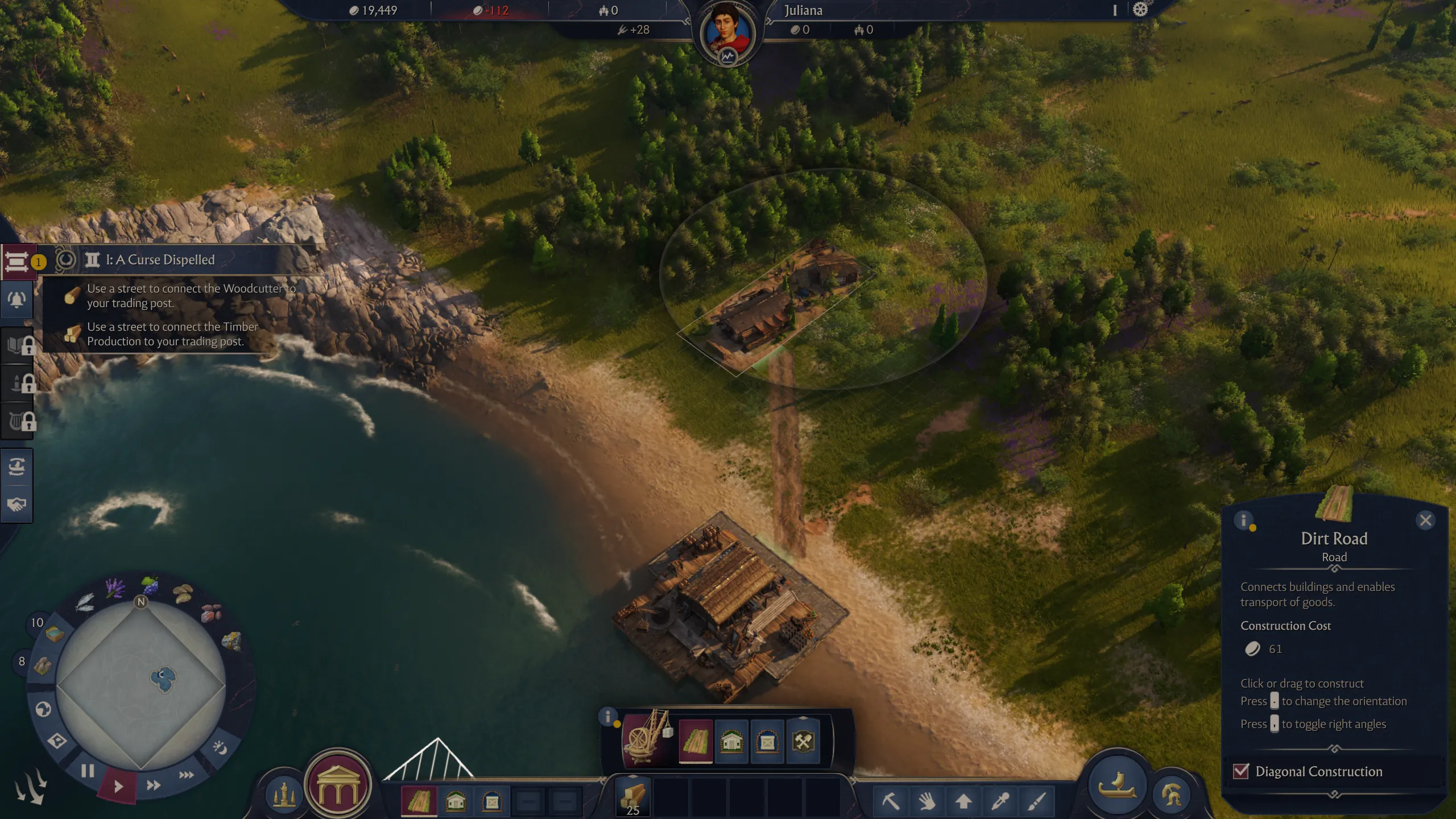This screenshot has height=819, width=1456.
Task: Pause the game speed
Action: pyautogui.click(x=88, y=771)
